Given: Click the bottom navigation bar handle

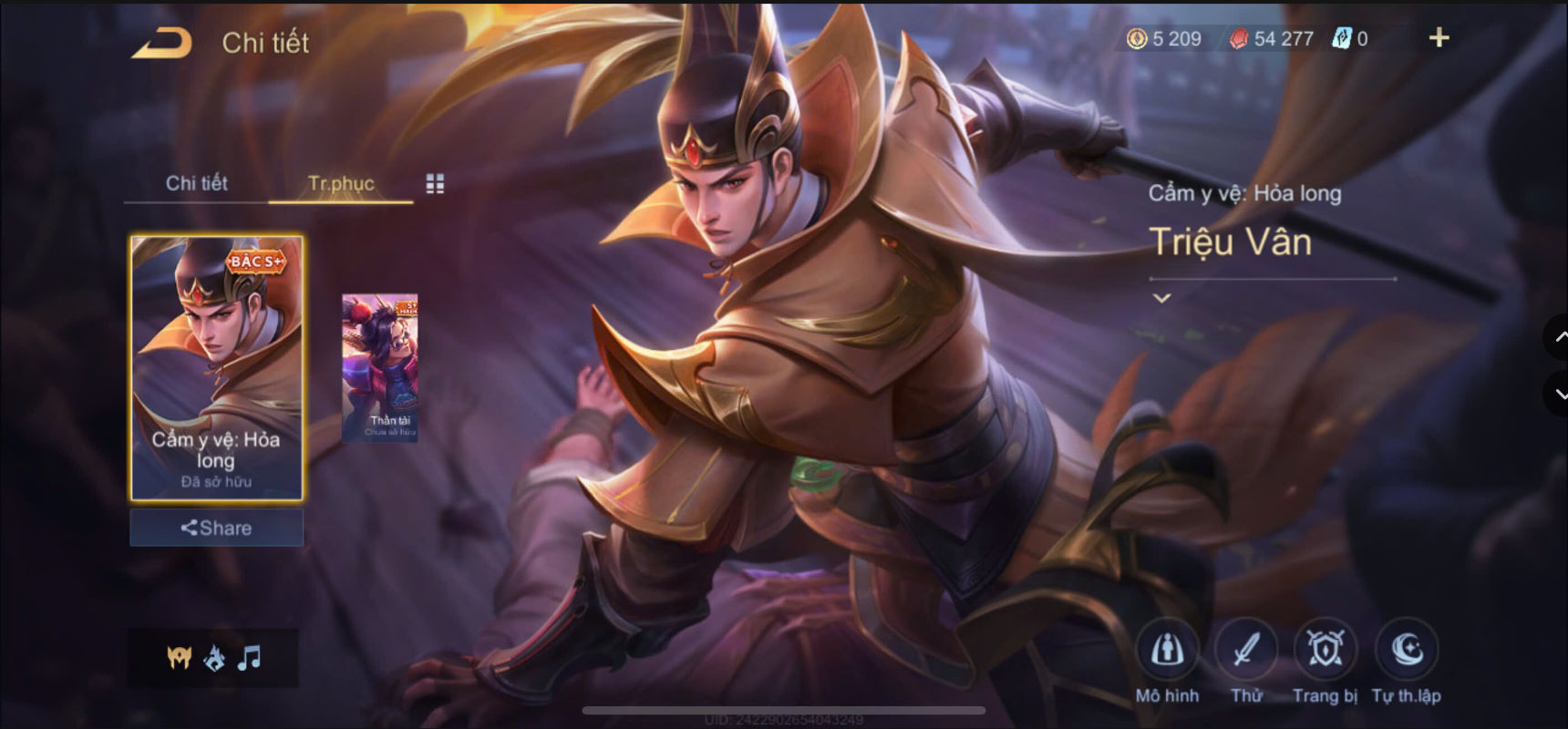Looking at the screenshot, I should coord(784,711).
